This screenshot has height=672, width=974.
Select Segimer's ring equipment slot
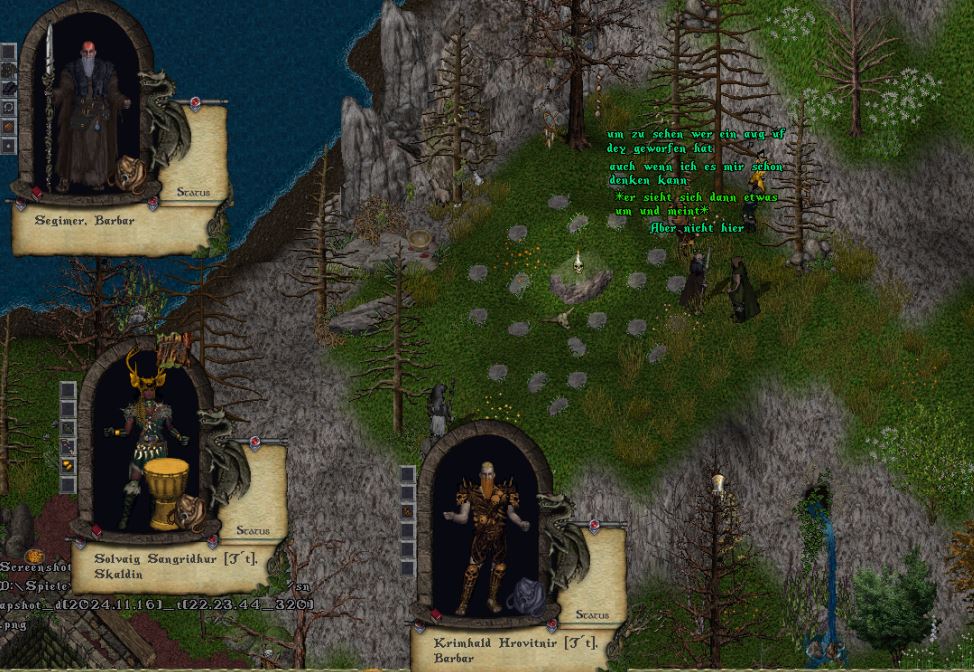point(8,108)
